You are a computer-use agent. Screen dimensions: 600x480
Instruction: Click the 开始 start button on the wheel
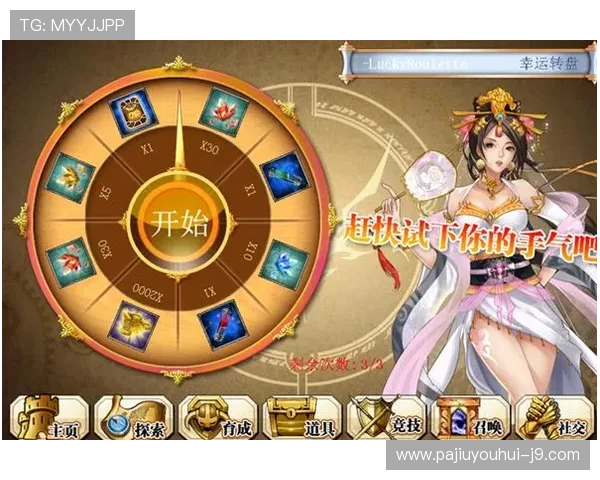(179, 221)
